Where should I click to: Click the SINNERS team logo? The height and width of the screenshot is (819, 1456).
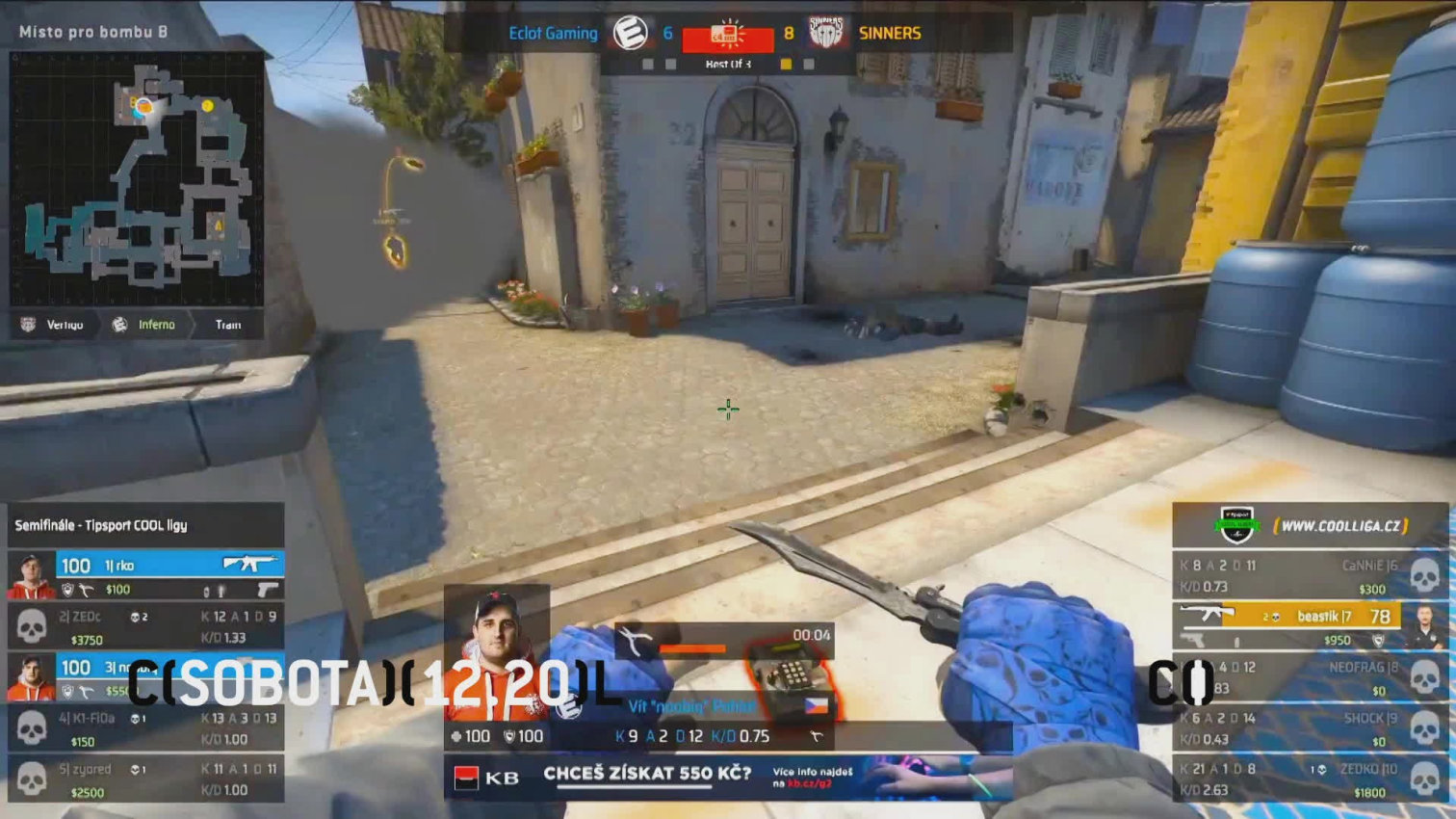click(826, 33)
